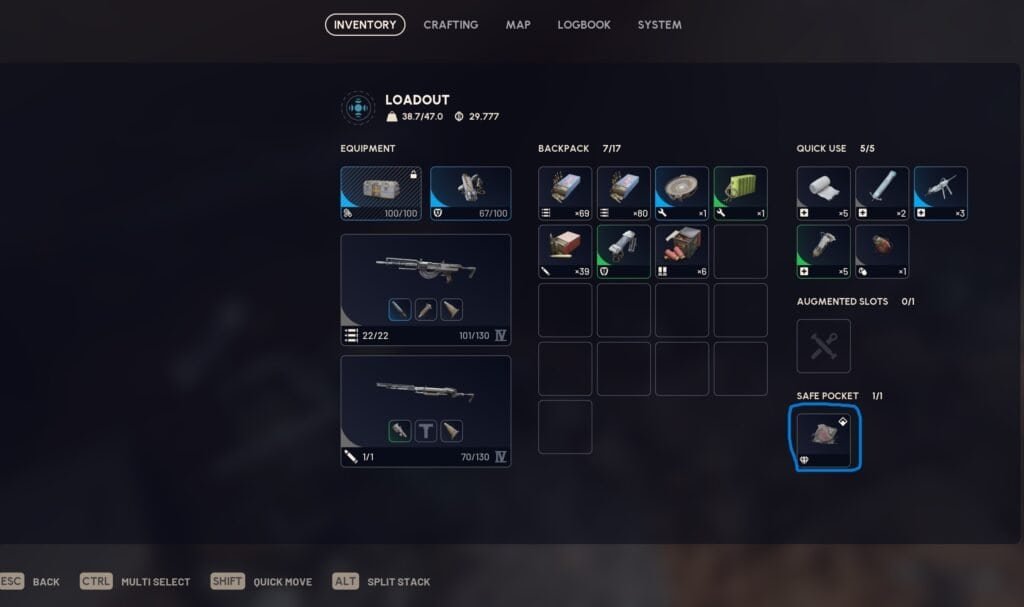The height and width of the screenshot is (607, 1024).
Task: Pick the ammo box stack of 69
Action: 565,193
